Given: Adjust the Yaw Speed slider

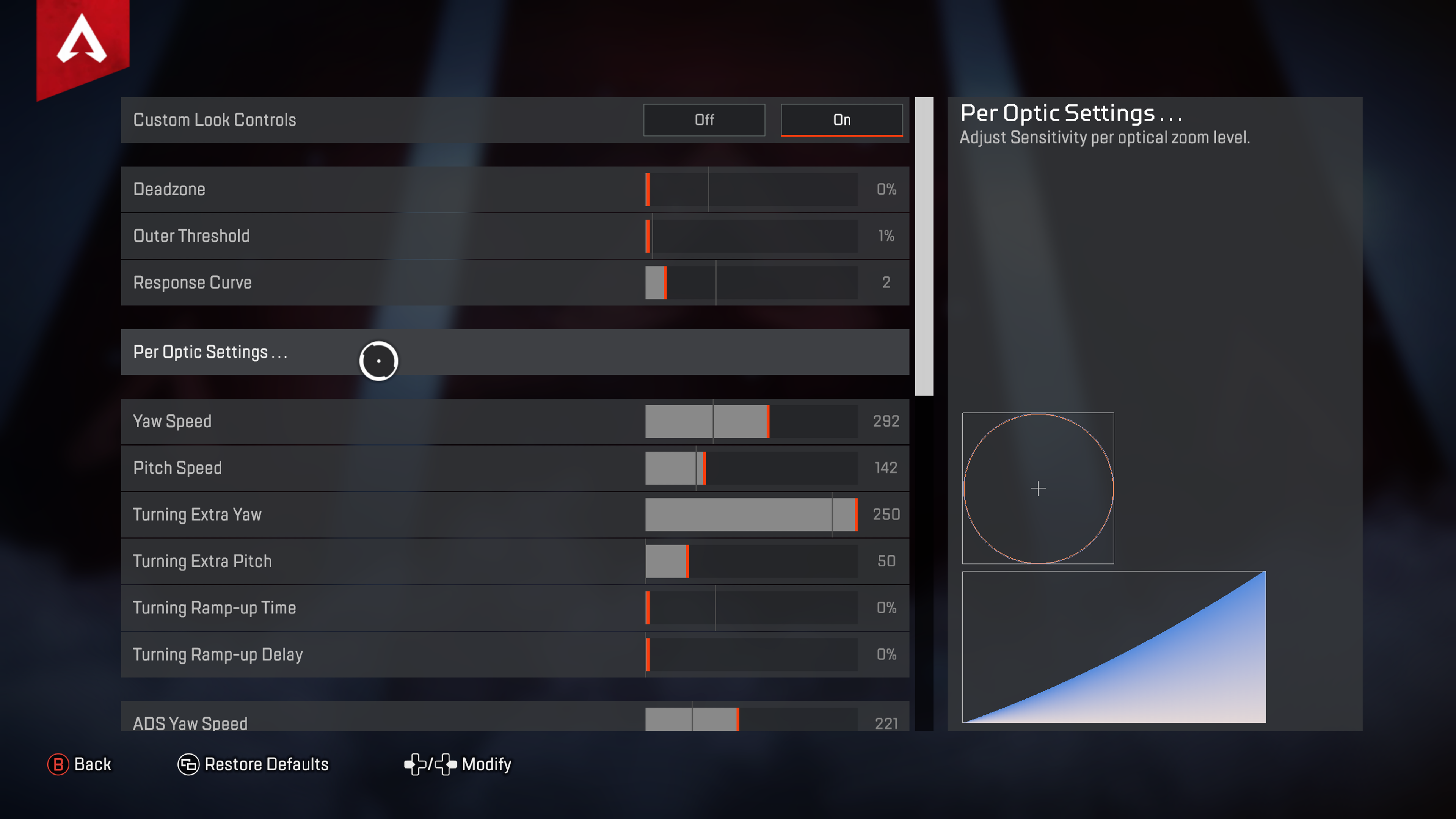Looking at the screenshot, I should (x=751, y=422).
